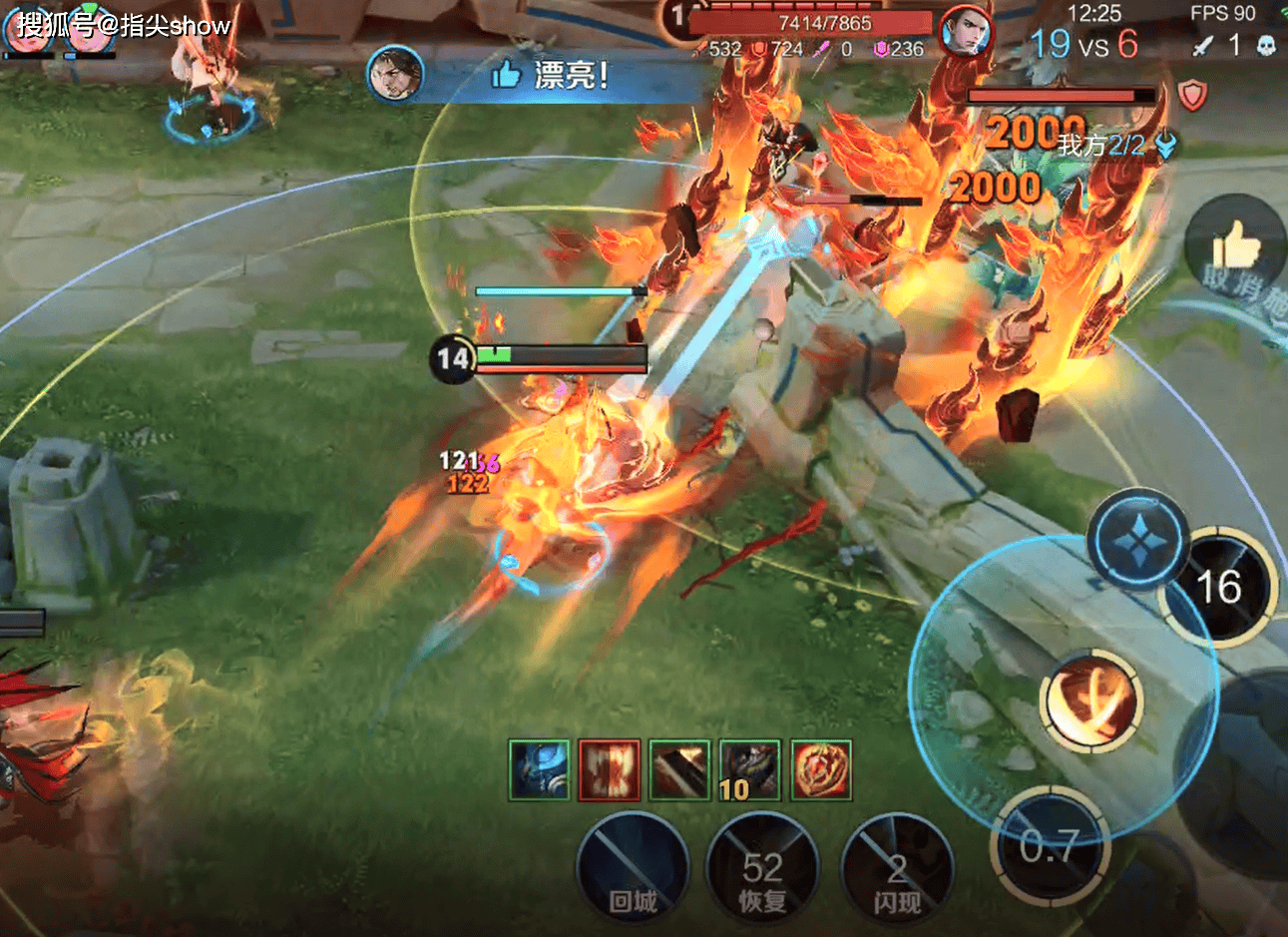
Task: Click the item icon showing 10
Action: pyautogui.click(x=750, y=769)
